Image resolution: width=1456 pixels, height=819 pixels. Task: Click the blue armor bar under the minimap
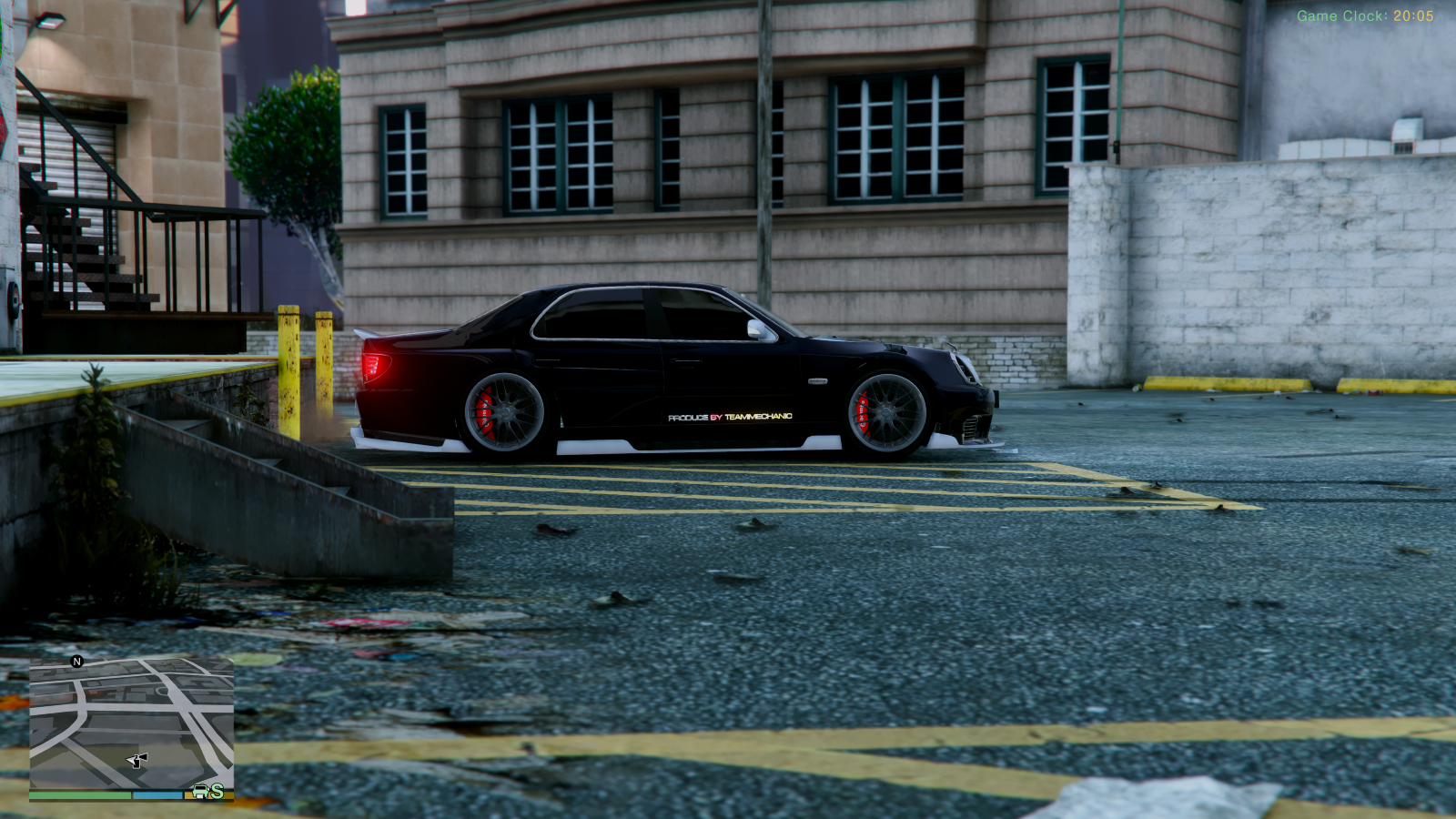tap(157, 794)
